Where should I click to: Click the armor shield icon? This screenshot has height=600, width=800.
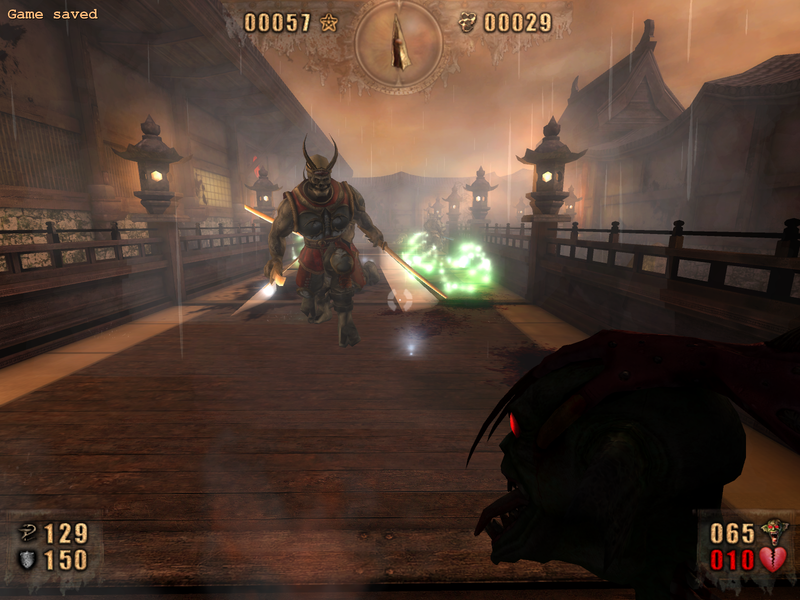[x=28, y=560]
